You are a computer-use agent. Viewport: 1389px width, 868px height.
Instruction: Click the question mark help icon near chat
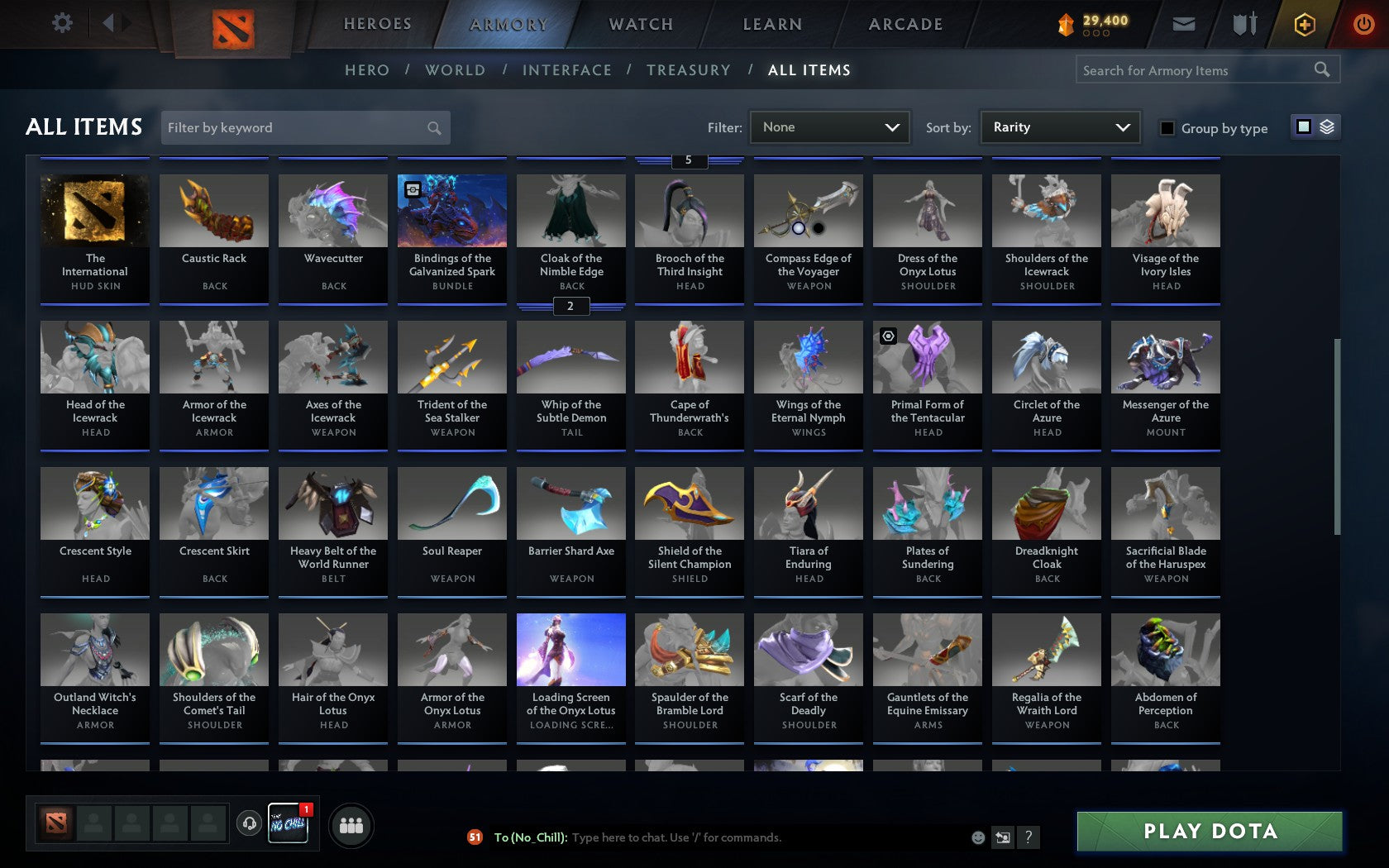[1028, 837]
